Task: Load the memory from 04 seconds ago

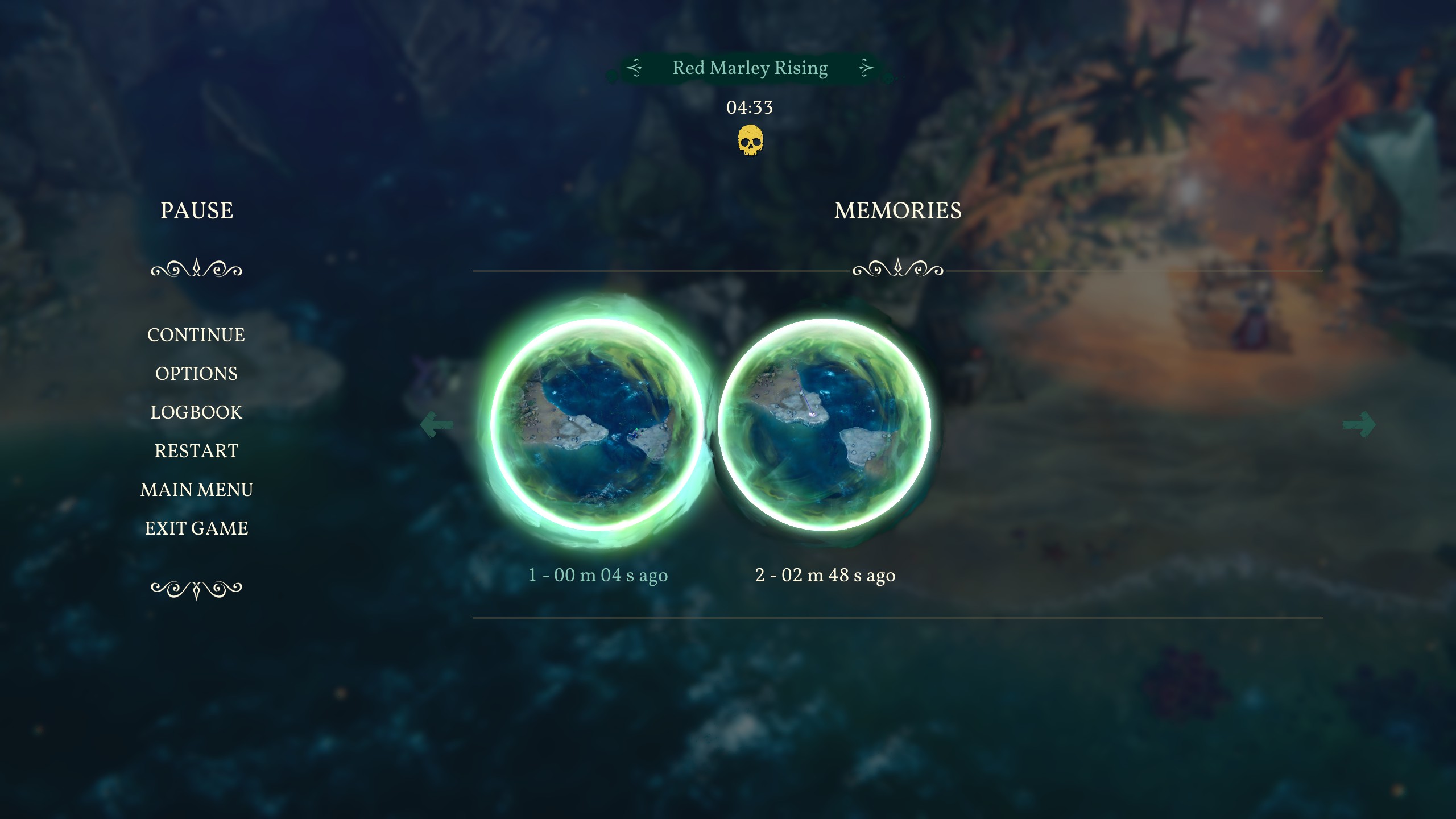Action: (597, 425)
